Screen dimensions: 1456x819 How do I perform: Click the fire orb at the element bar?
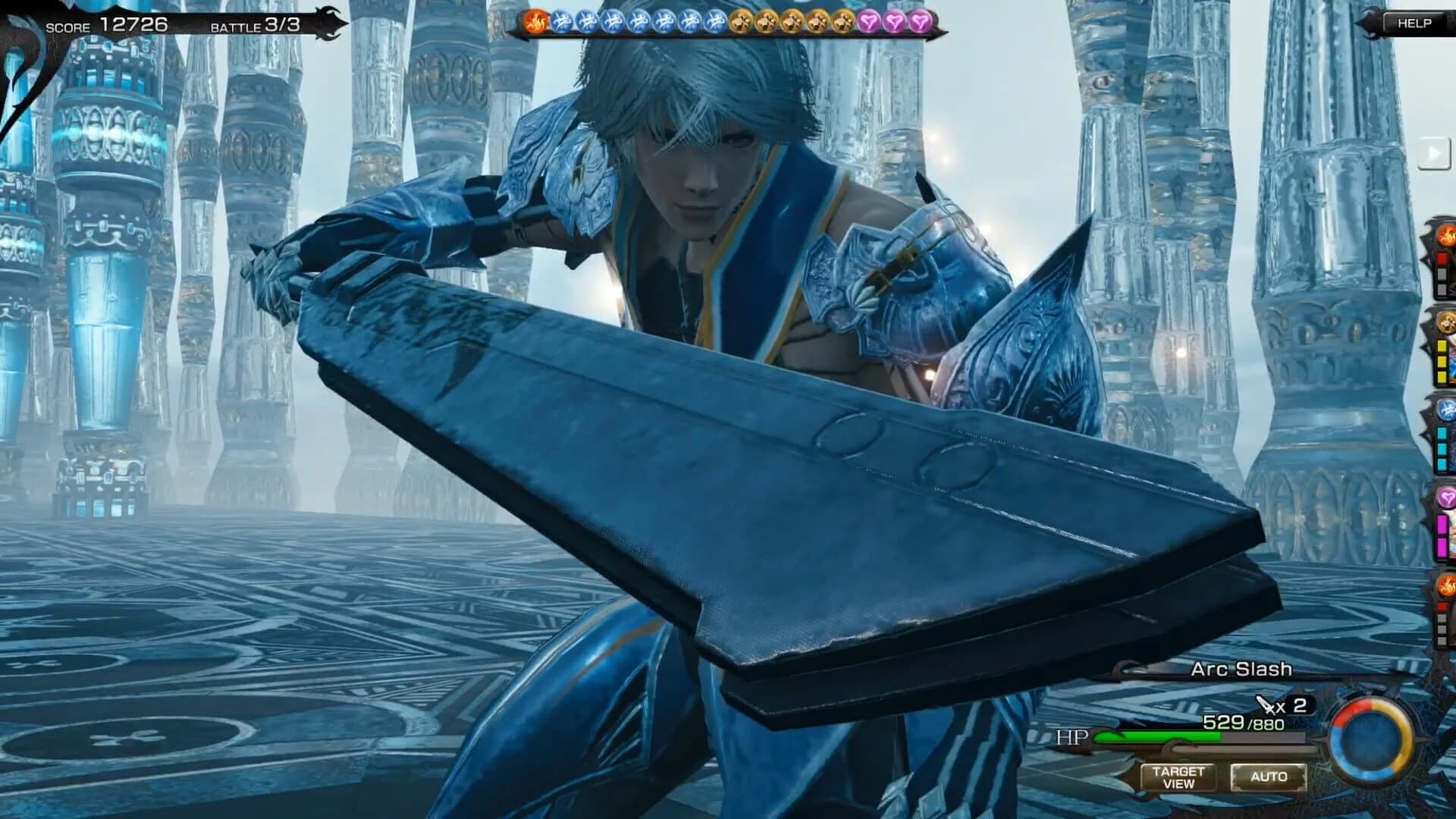537,21
